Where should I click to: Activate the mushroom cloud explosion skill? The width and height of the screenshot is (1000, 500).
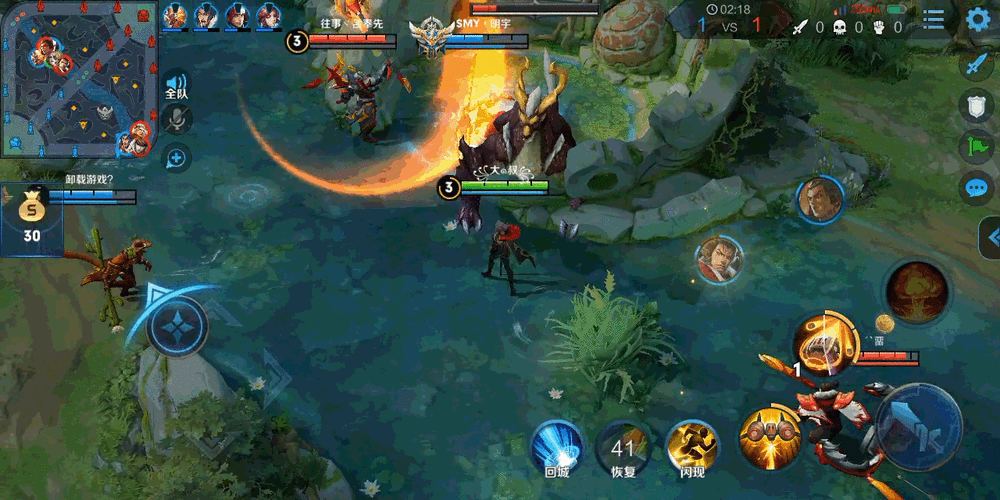click(x=916, y=292)
